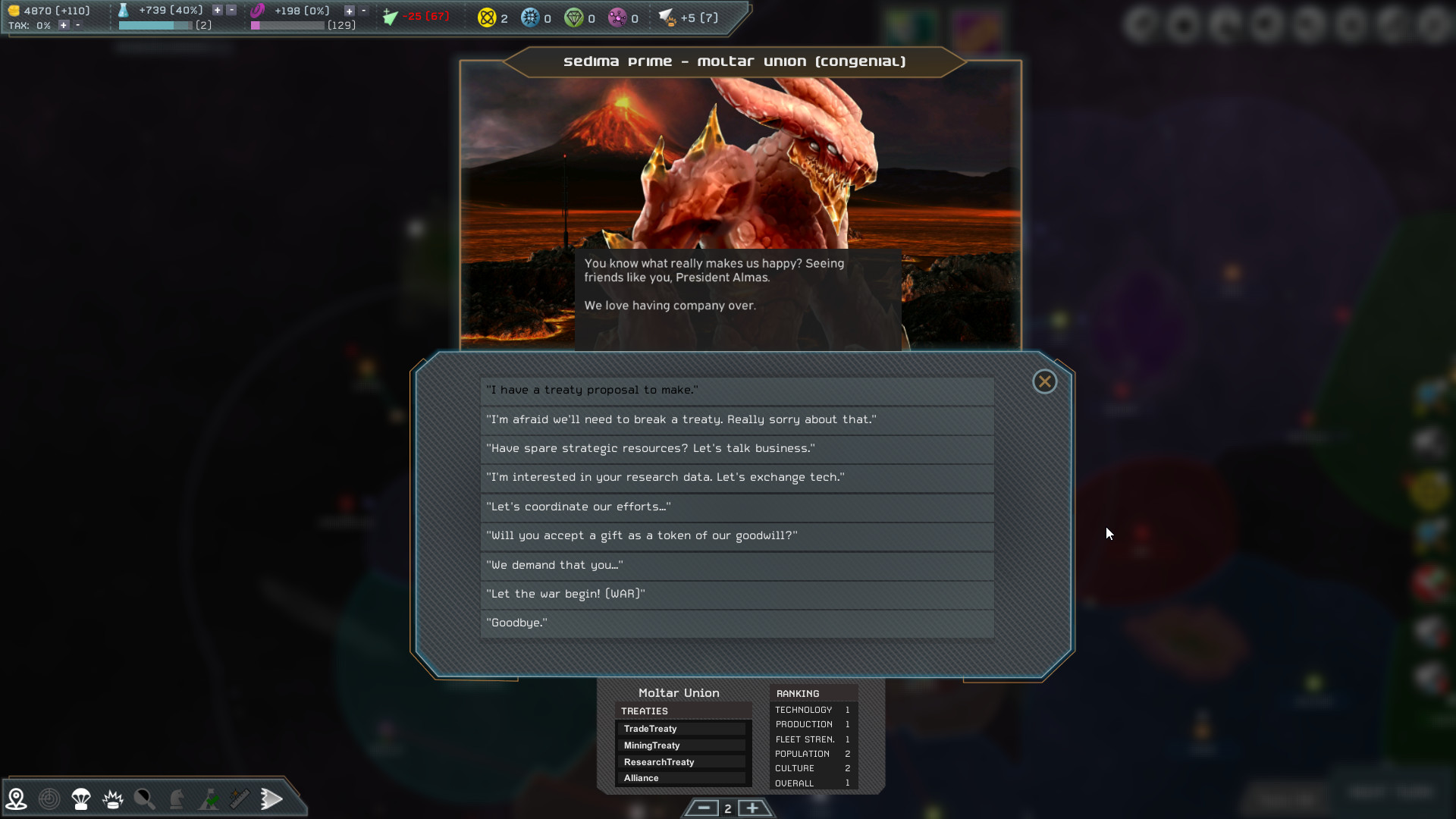
Task: Offer a gift as a goodwill token
Action: (x=736, y=536)
